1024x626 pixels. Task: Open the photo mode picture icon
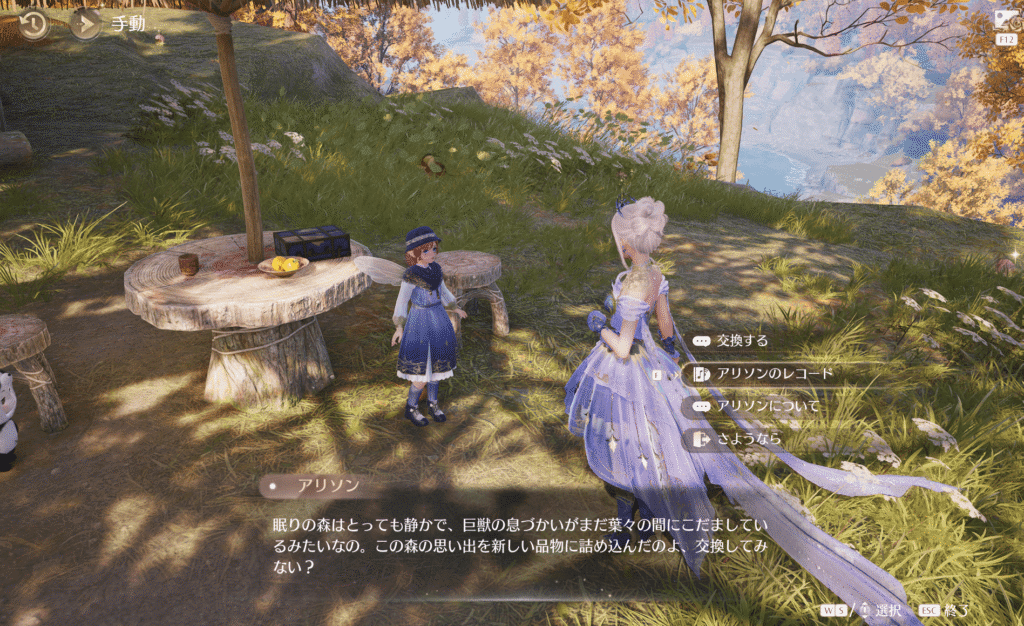point(1005,19)
